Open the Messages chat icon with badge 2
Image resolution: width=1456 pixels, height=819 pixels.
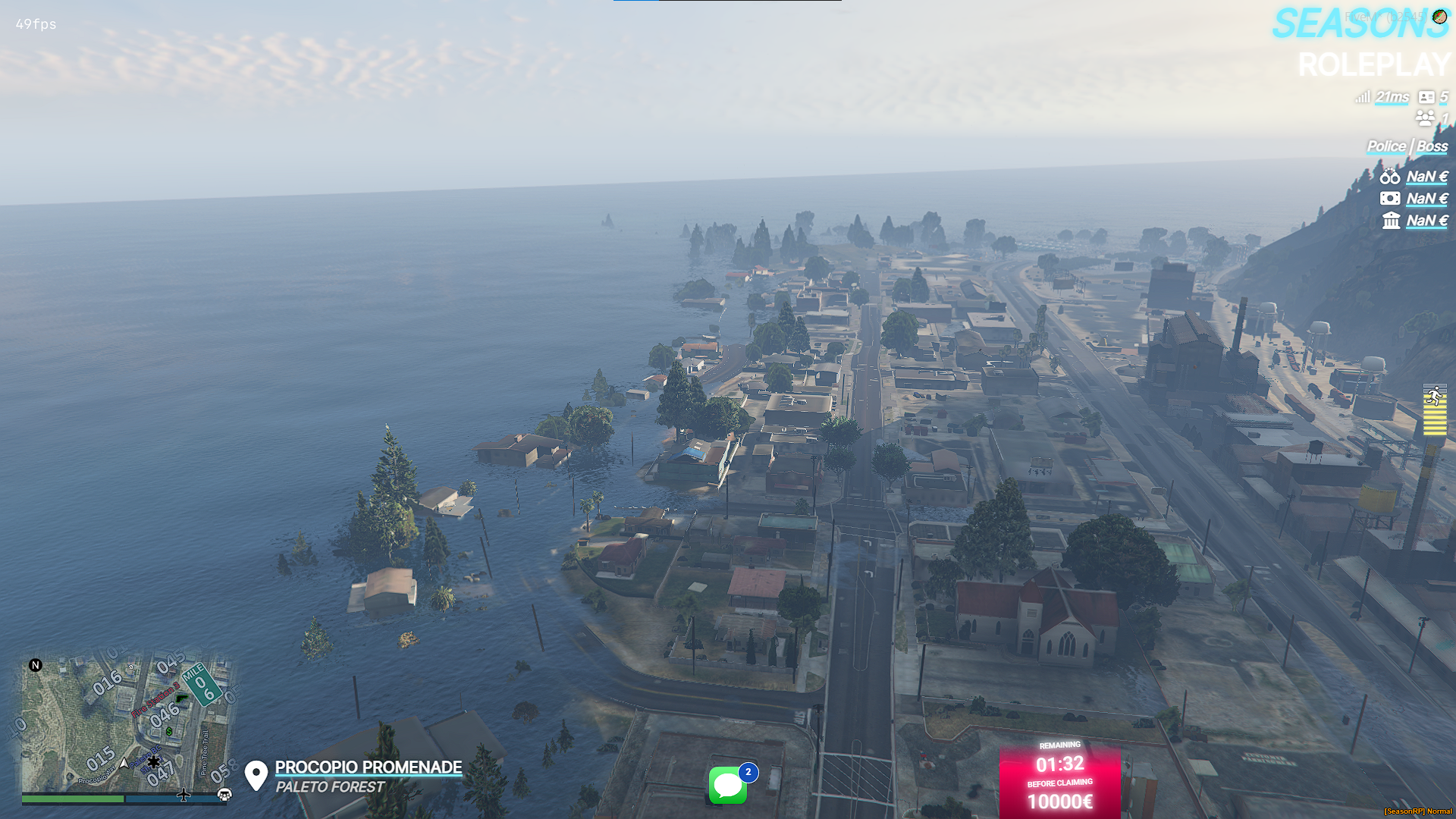click(726, 786)
